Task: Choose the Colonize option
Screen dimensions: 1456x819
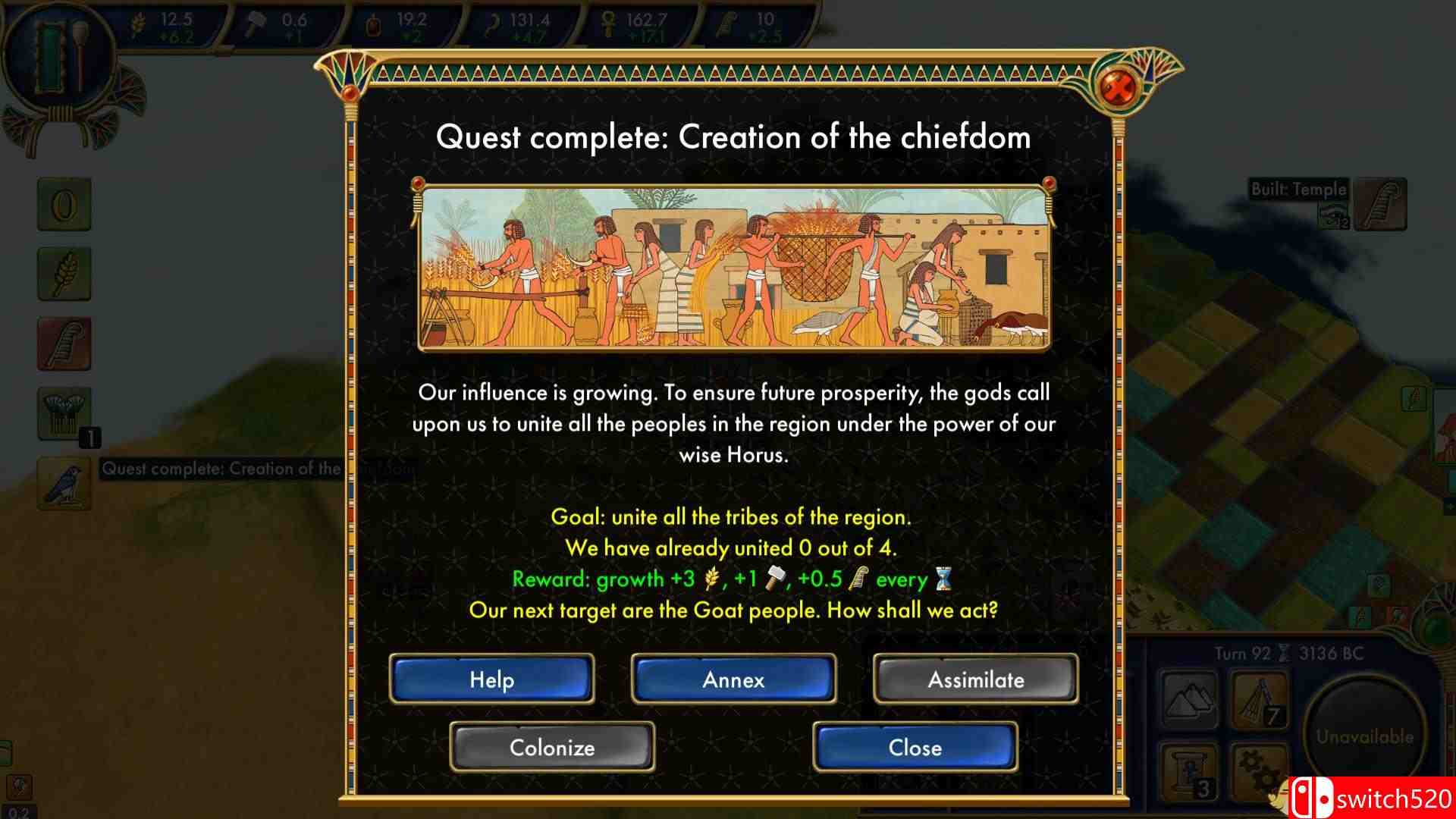Action: pos(551,747)
